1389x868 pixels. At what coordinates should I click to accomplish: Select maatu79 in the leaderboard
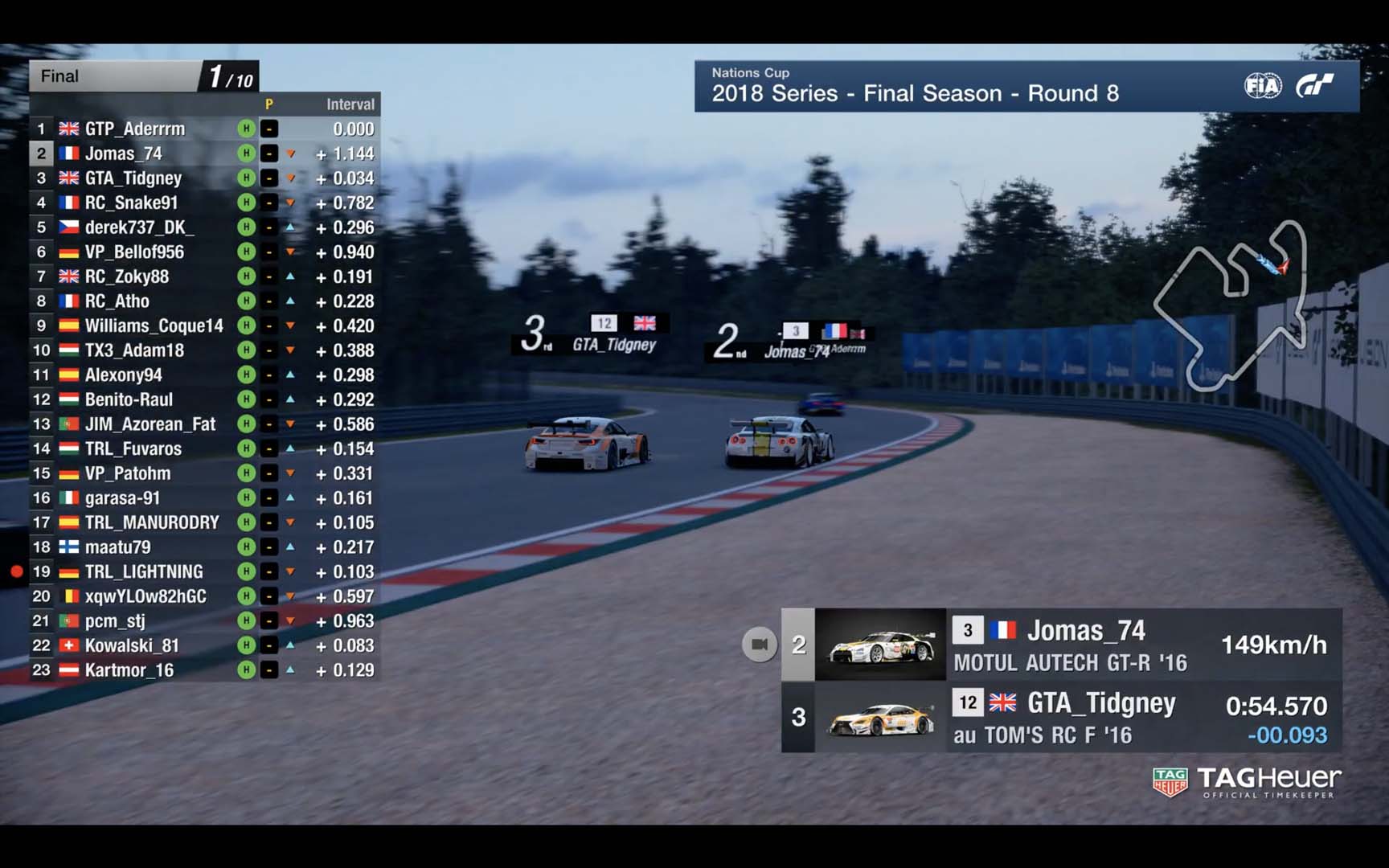click(x=117, y=547)
